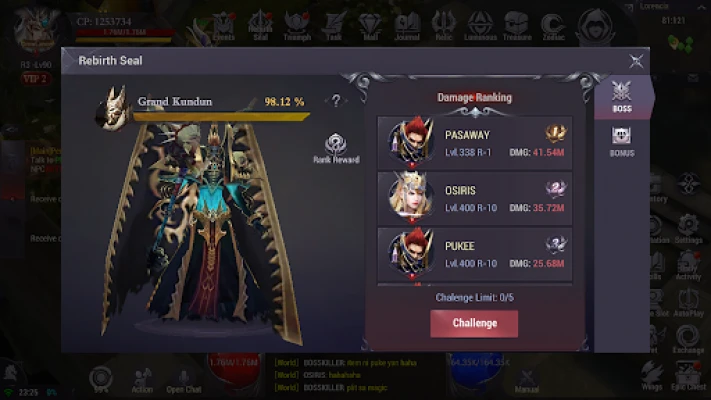
Task: Switch to the BONUS tab
Action: 621,142
